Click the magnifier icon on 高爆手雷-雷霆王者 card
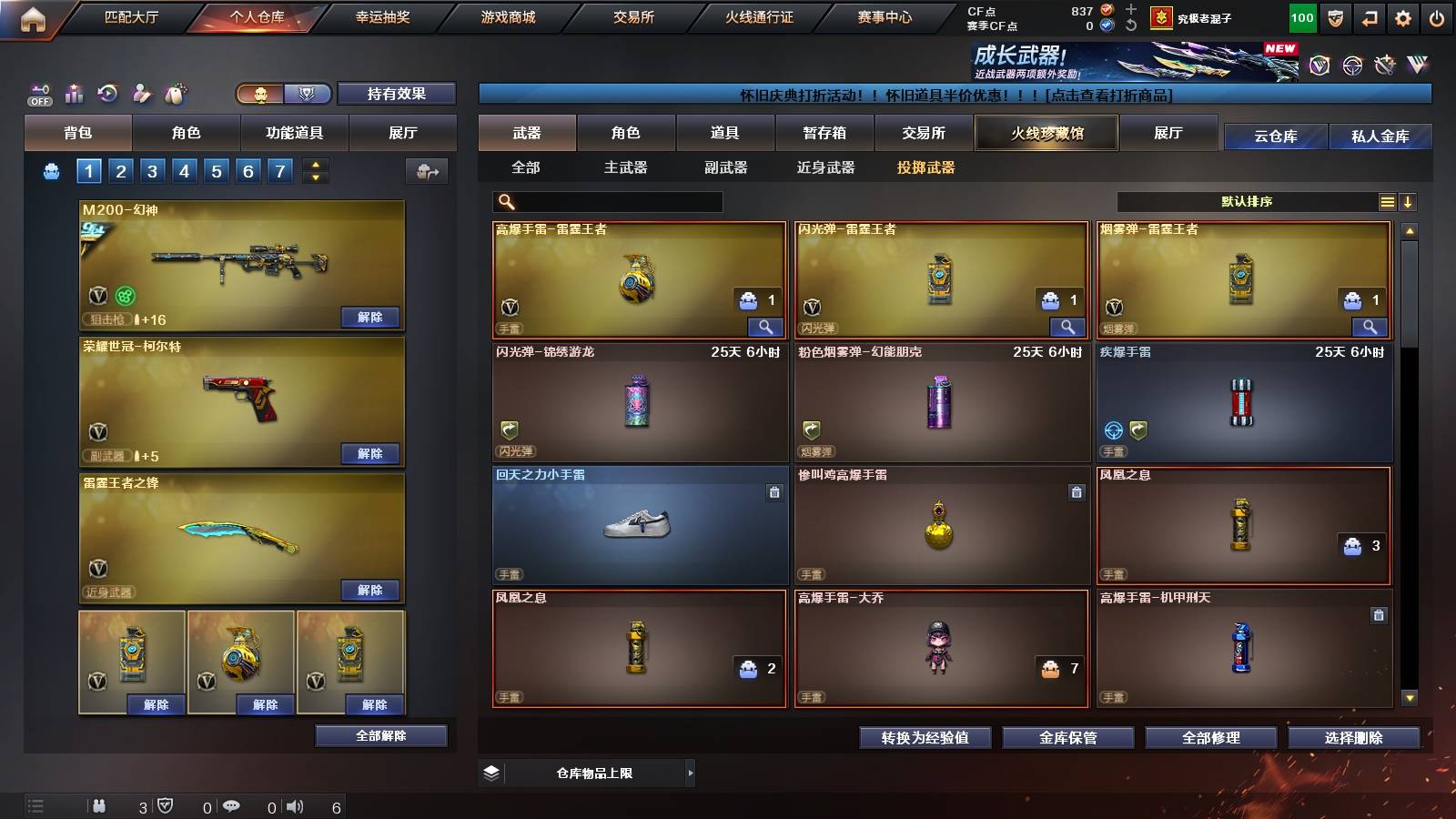Image resolution: width=1456 pixels, height=819 pixels. pyautogui.click(x=767, y=326)
